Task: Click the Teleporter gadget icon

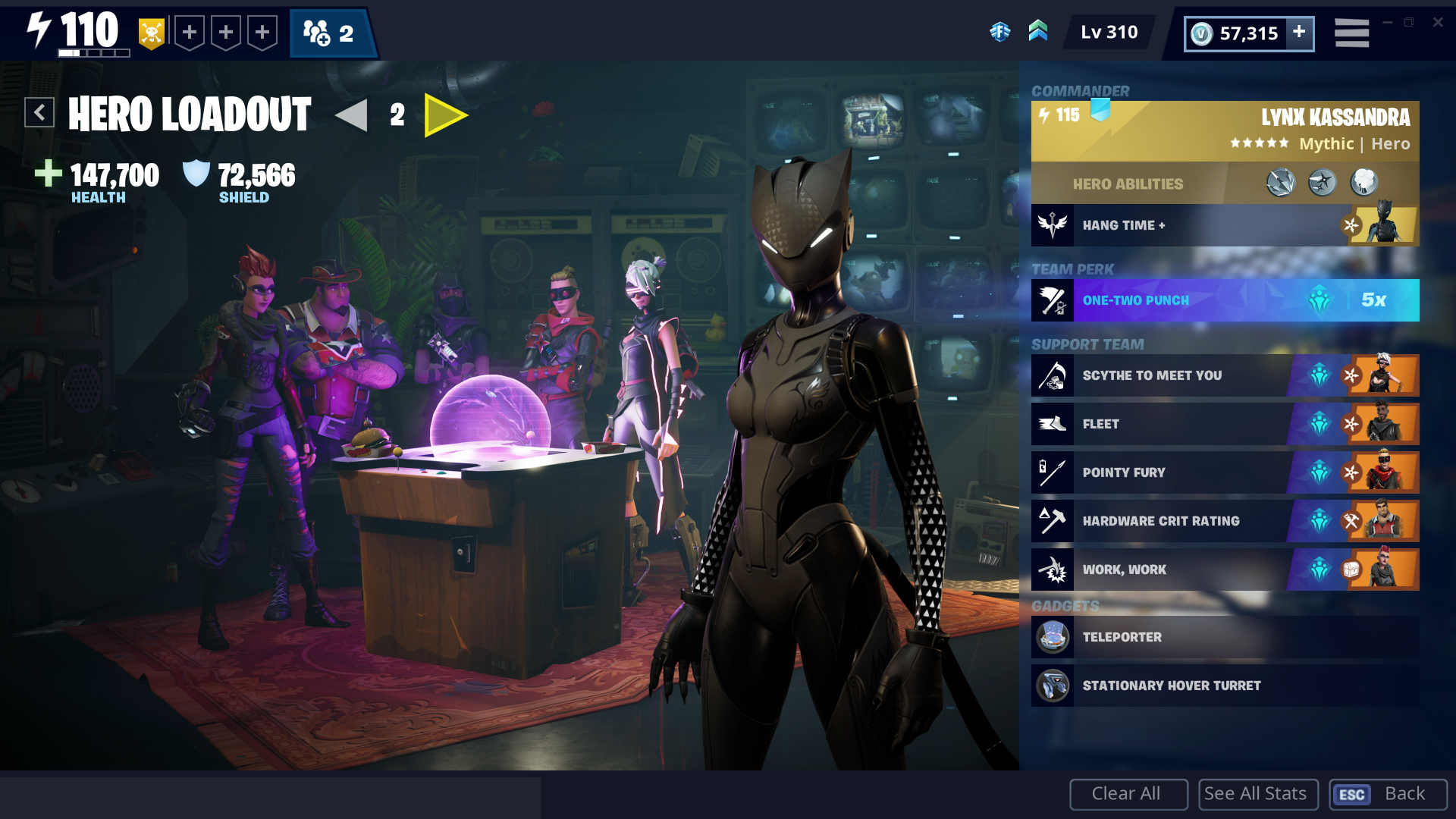Action: (x=1053, y=637)
